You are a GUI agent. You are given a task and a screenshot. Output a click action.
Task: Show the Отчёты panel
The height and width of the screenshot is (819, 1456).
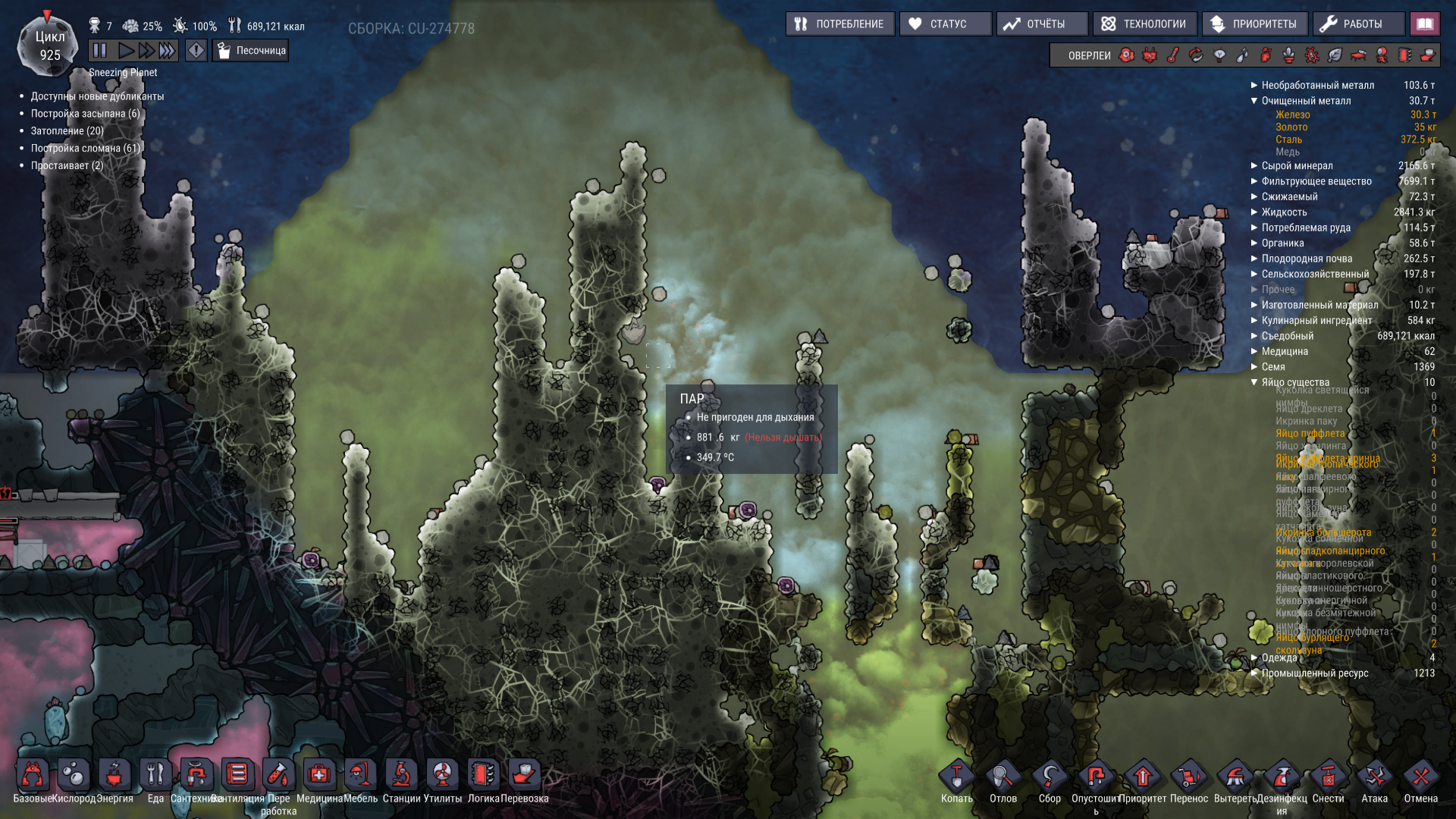(x=1043, y=24)
